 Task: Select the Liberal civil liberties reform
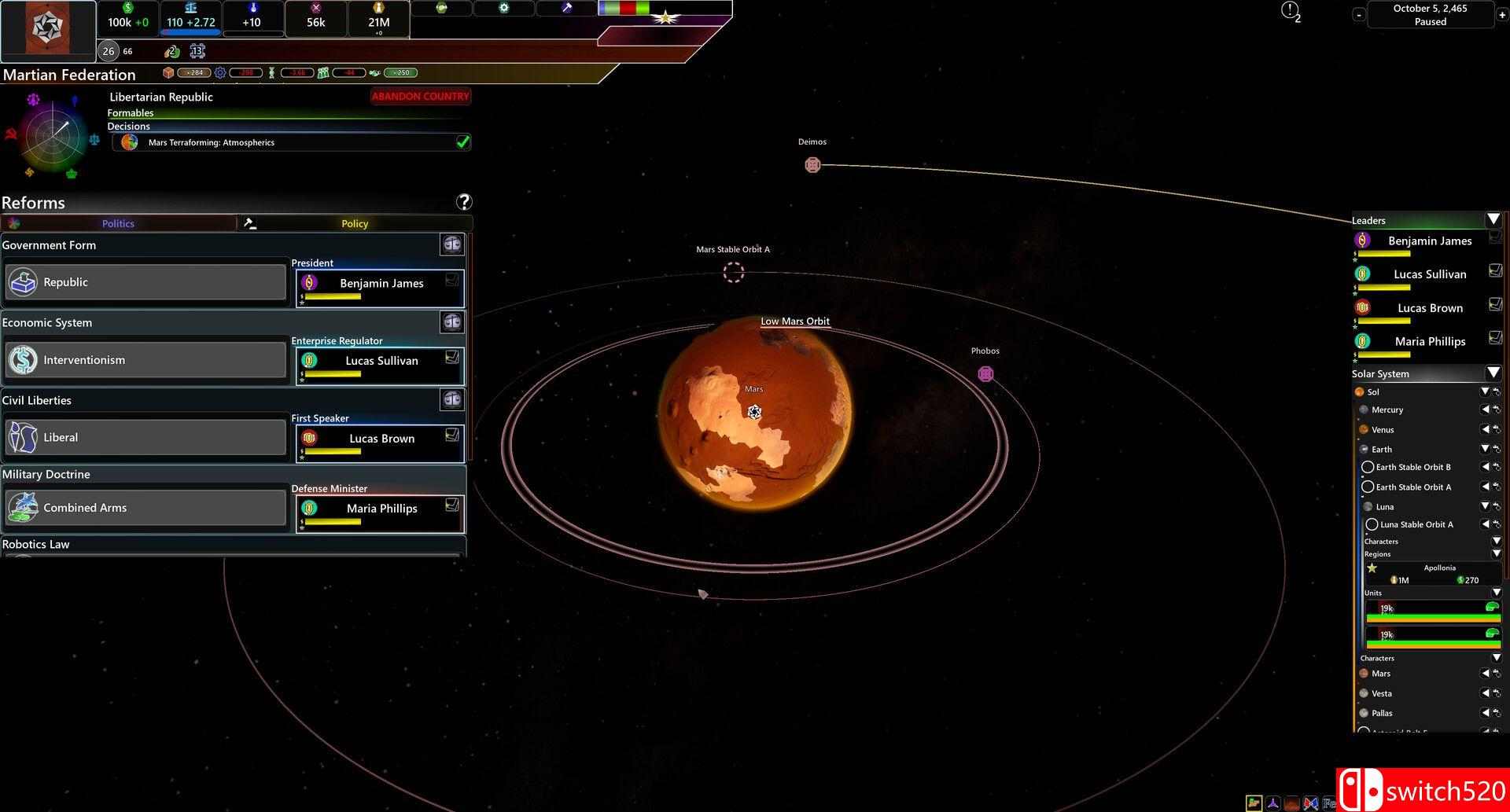[145, 438]
